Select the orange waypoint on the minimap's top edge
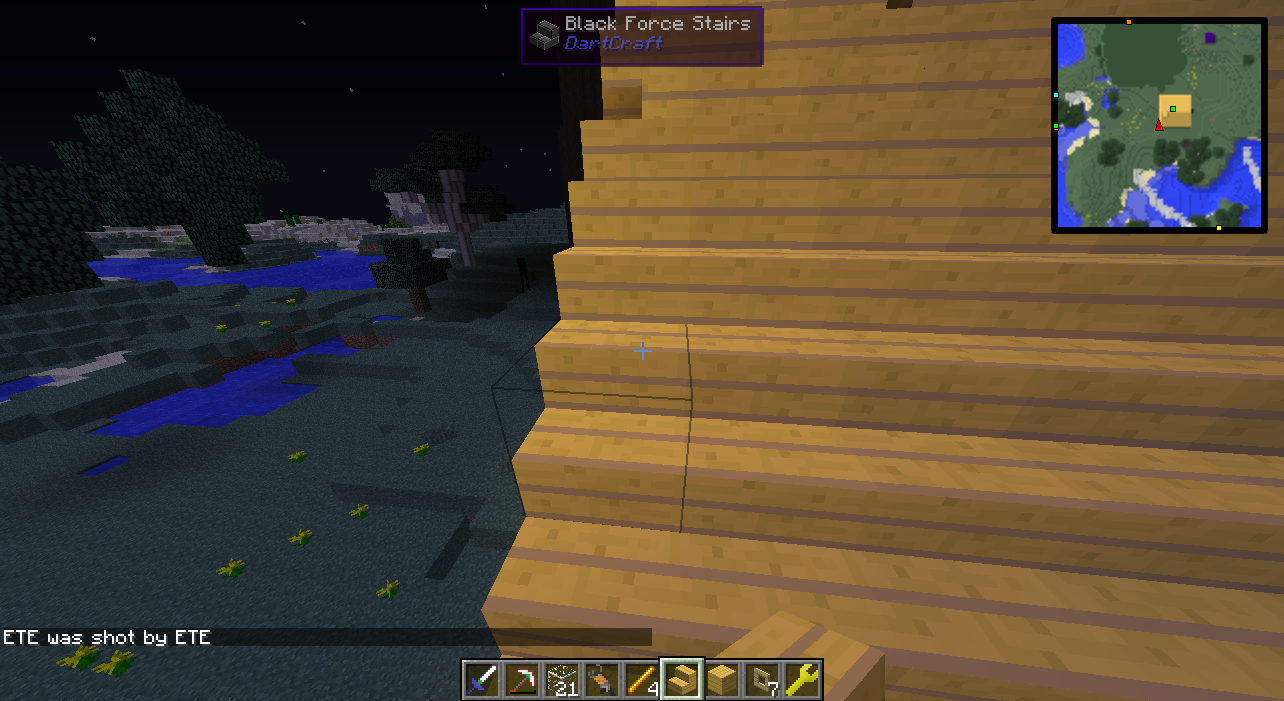1284x701 pixels. point(1129,21)
